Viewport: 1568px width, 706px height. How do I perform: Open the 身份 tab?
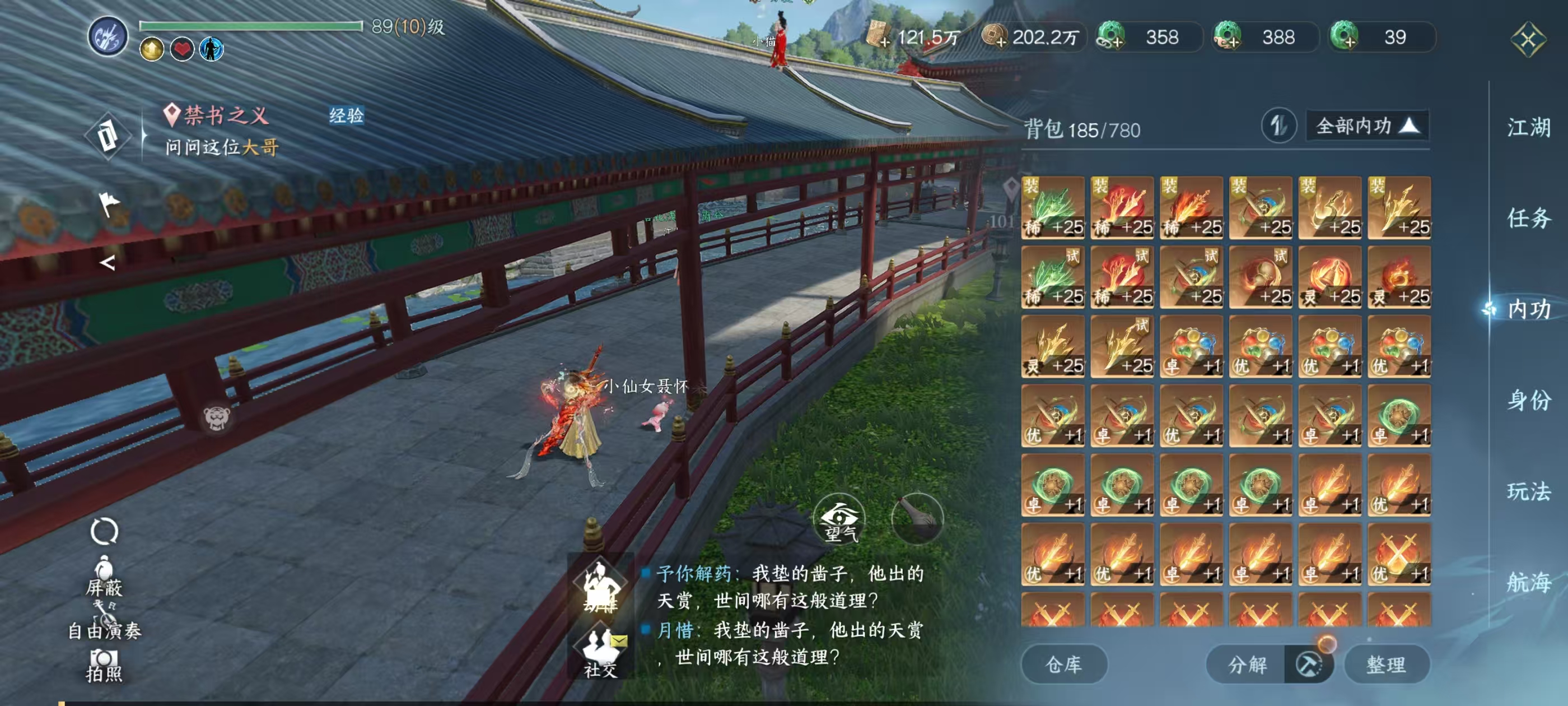tap(1528, 400)
